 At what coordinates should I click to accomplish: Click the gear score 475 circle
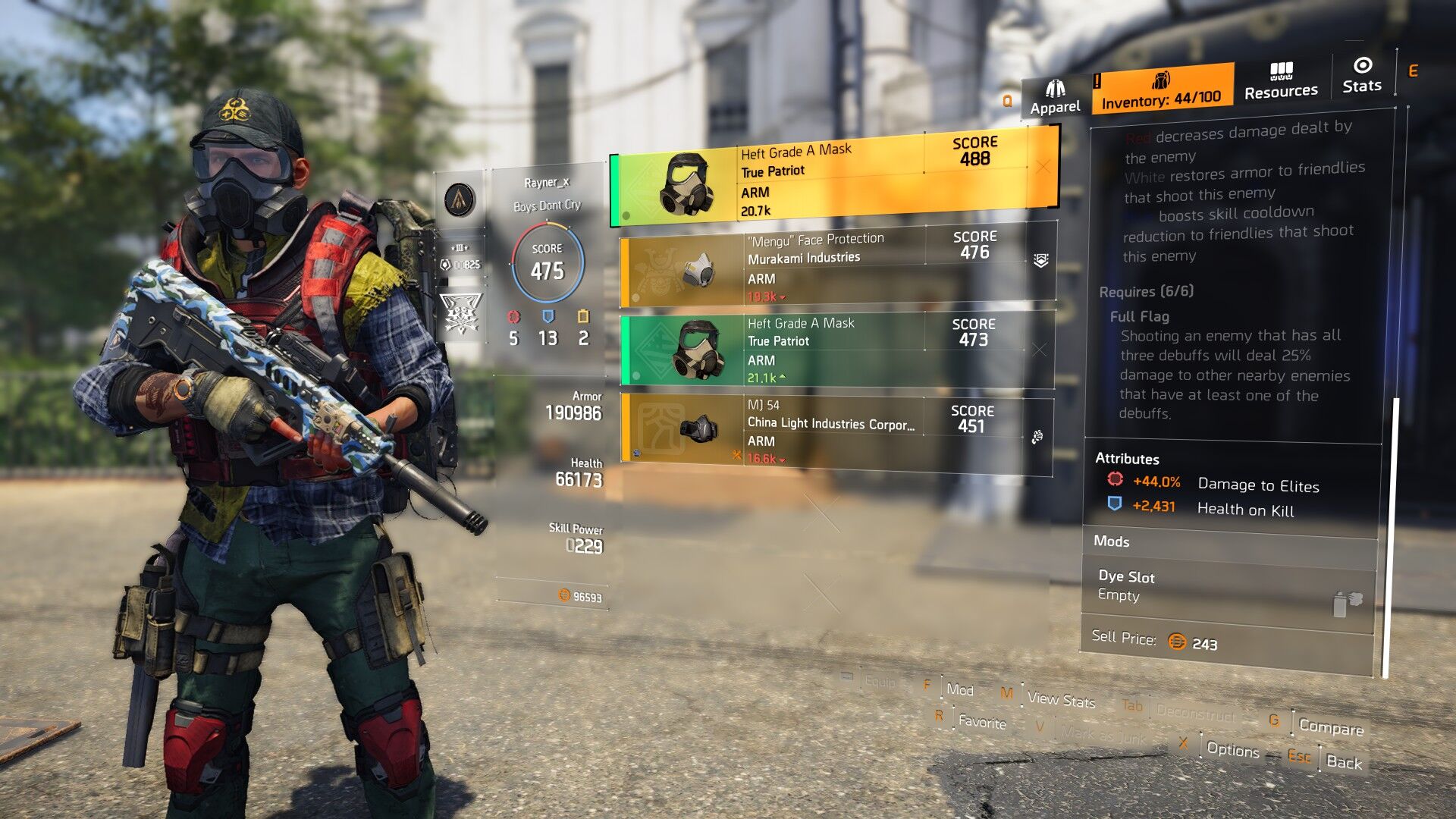548,262
